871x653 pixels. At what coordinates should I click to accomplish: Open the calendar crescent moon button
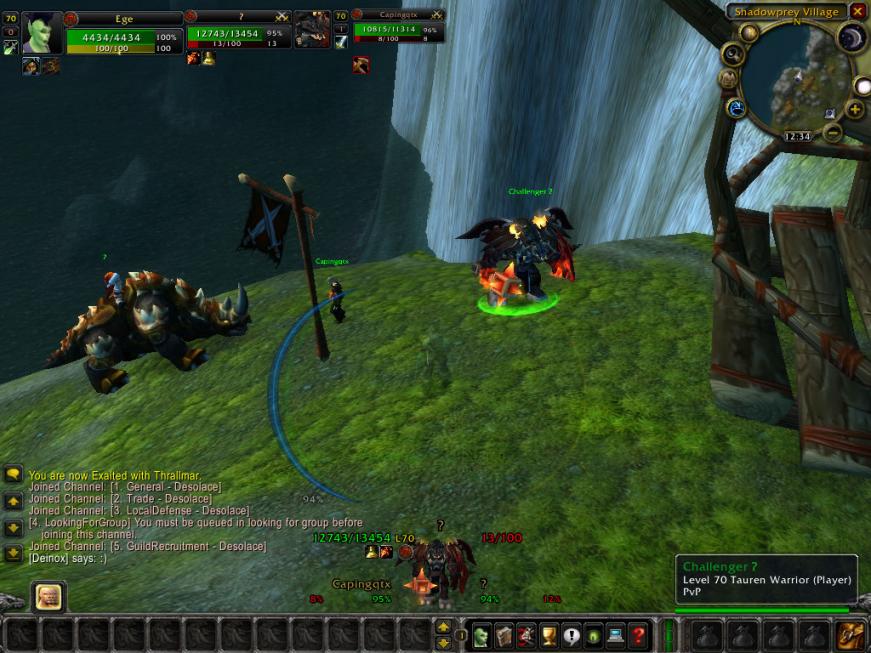click(851, 38)
